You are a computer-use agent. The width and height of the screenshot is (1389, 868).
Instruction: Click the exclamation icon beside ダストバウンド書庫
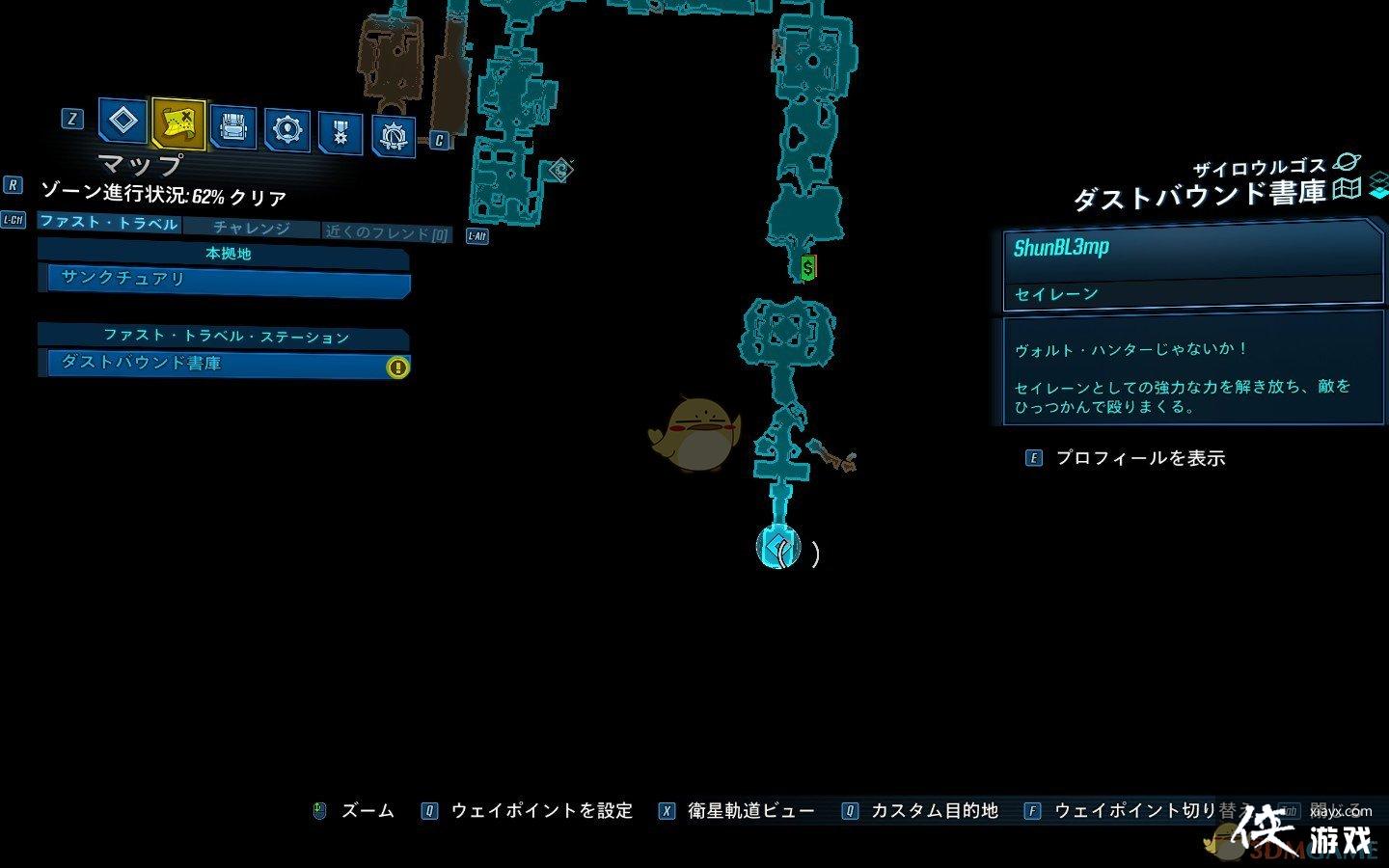pos(396,366)
